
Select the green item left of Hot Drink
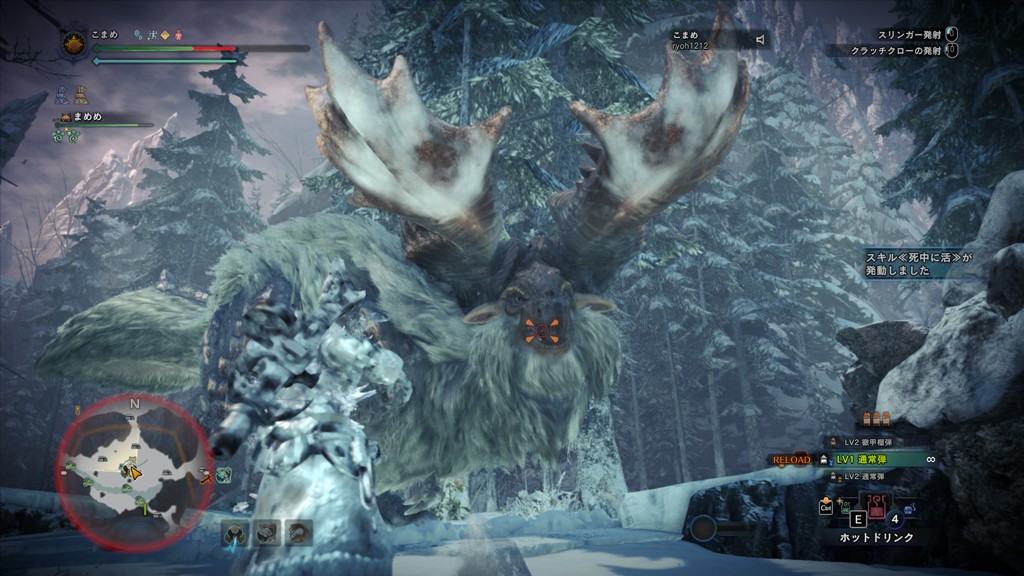(846, 507)
